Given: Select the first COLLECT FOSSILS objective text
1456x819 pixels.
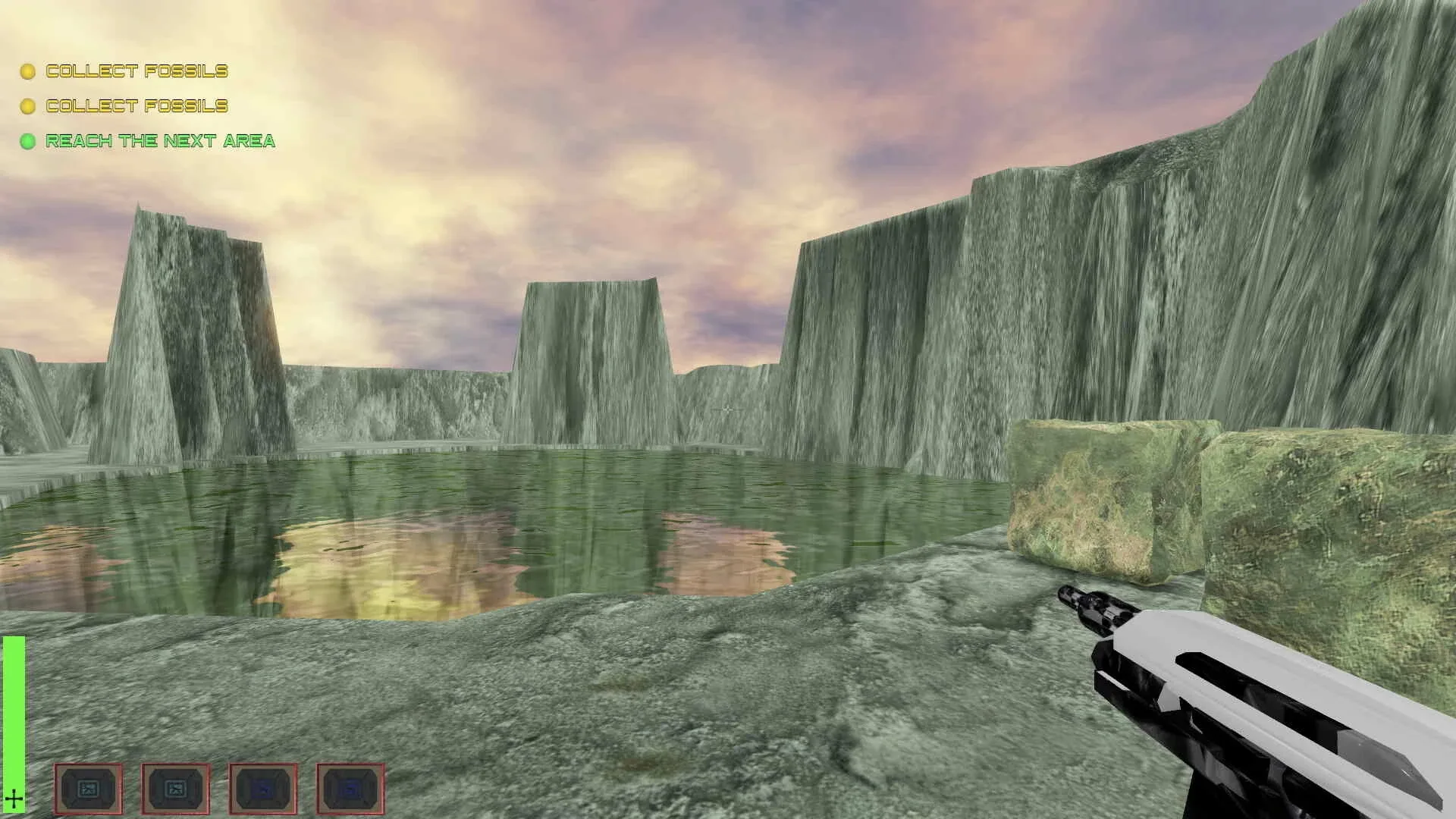Looking at the screenshot, I should tap(136, 71).
